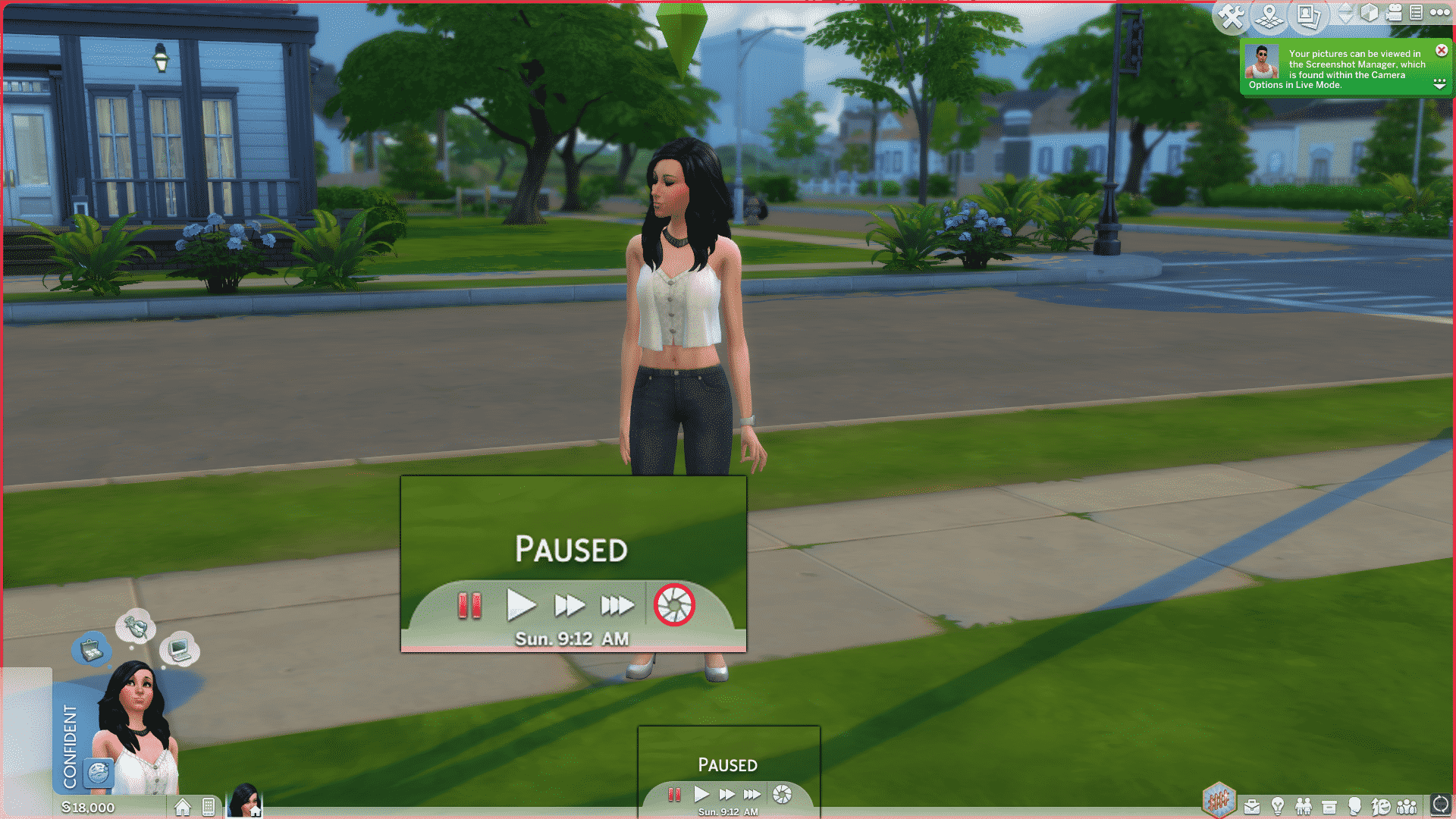
Task: Click play in the small bottom time bar
Action: pos(701,794)
